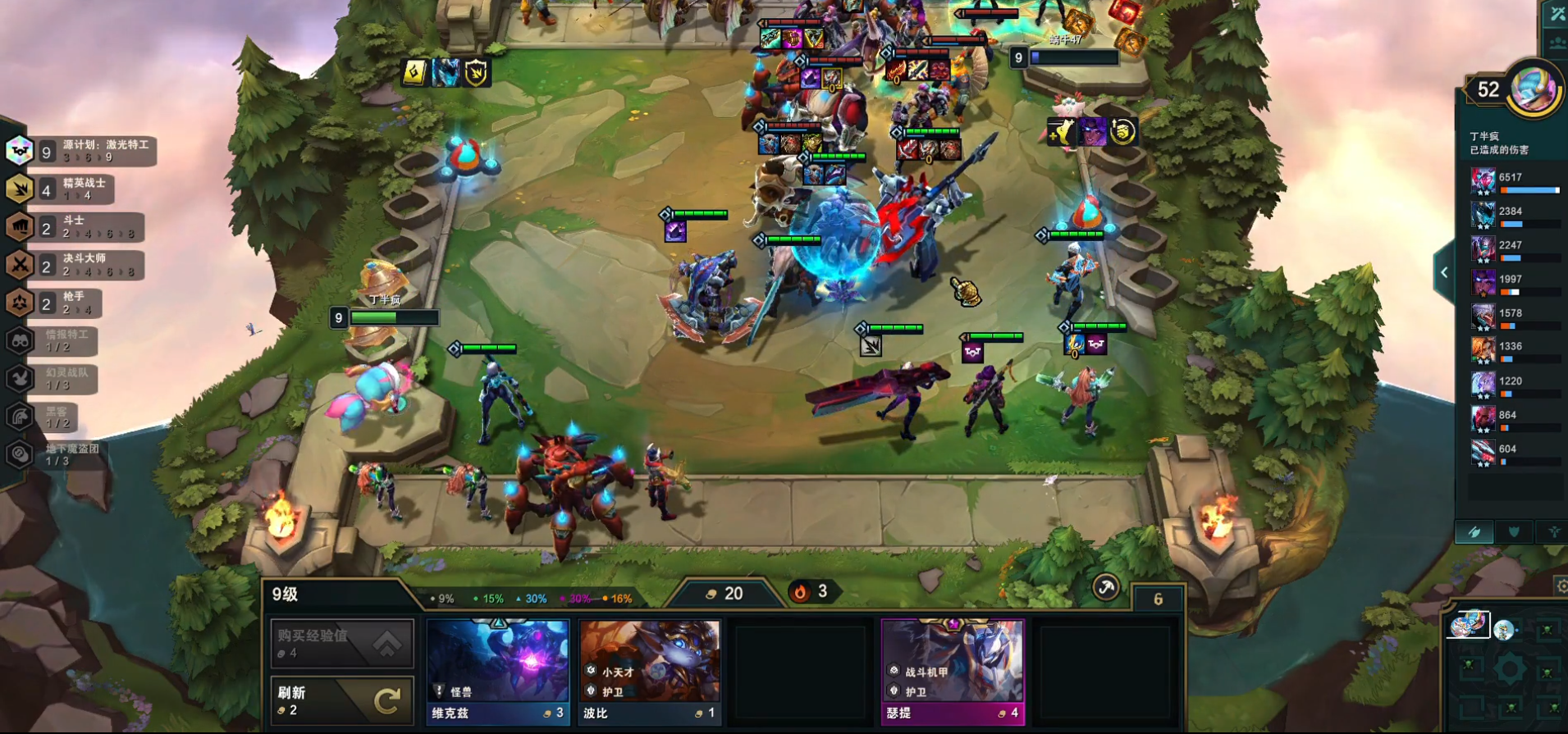This screenshot has width=1568, height=734.
Task: Purchase the 波比 champion card
Action: point(649,672)
